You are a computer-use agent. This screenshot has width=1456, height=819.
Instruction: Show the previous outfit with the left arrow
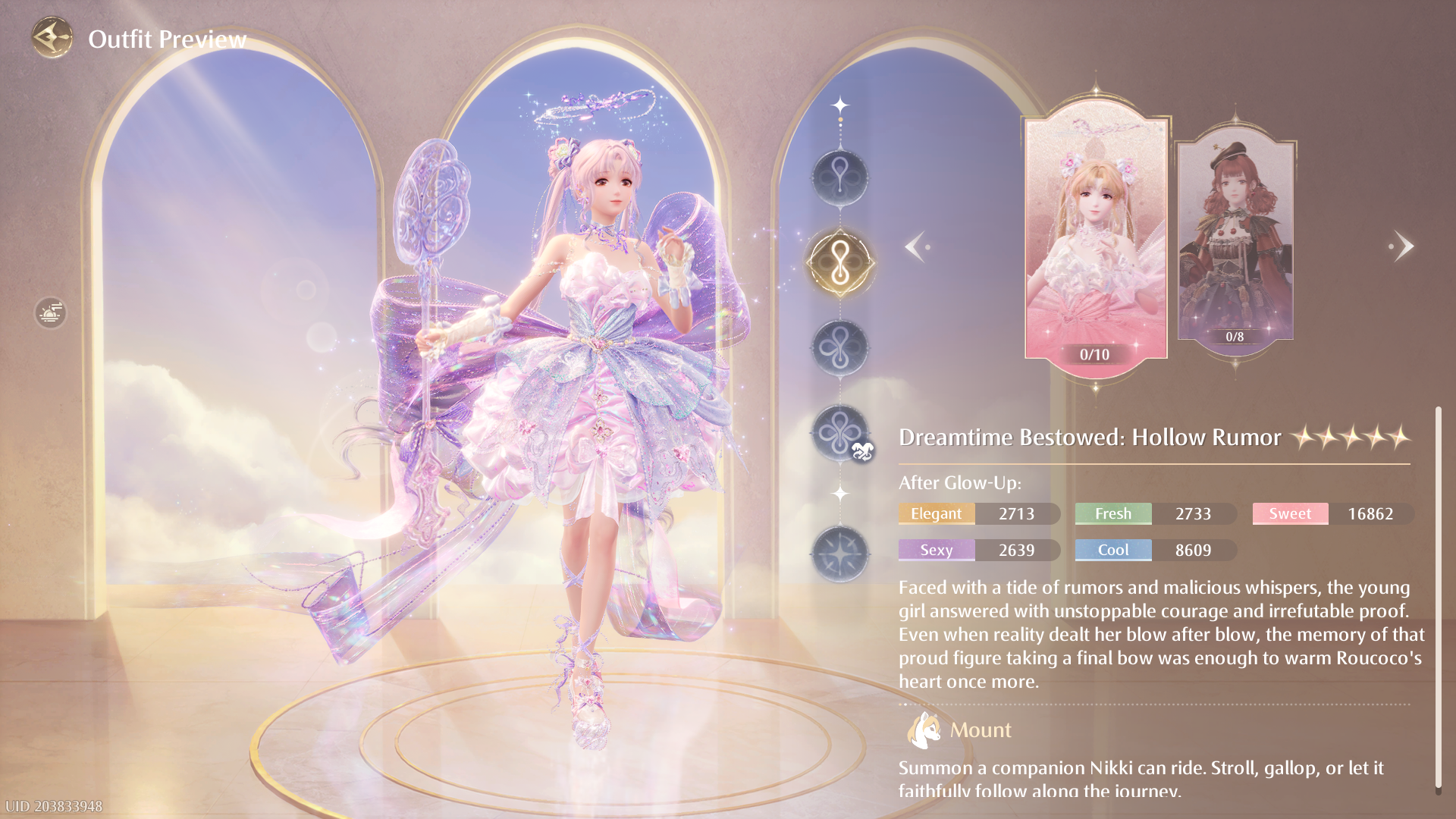[x=916, y=246]
